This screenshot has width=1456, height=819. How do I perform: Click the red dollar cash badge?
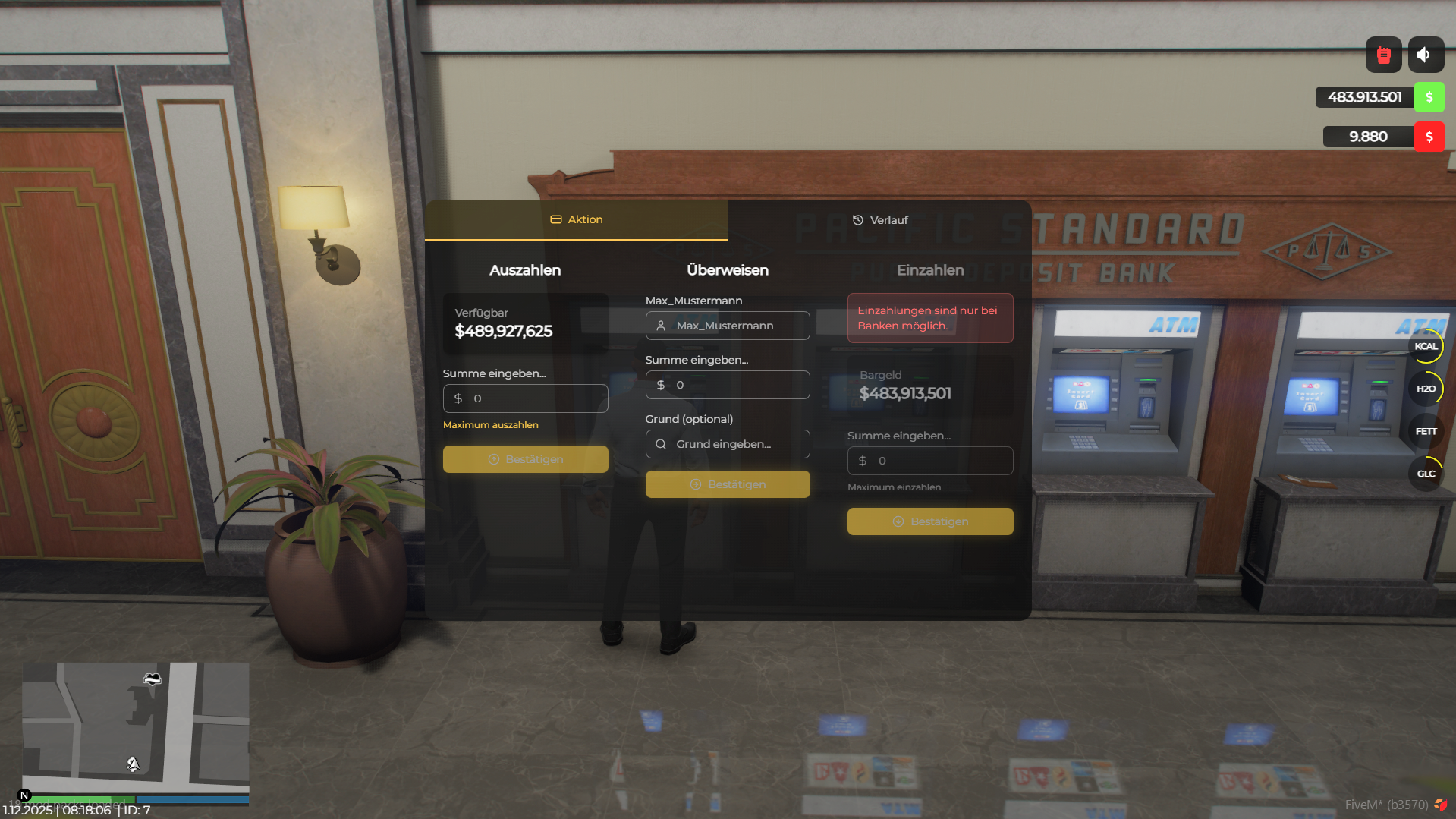(x=1430, y=137)
